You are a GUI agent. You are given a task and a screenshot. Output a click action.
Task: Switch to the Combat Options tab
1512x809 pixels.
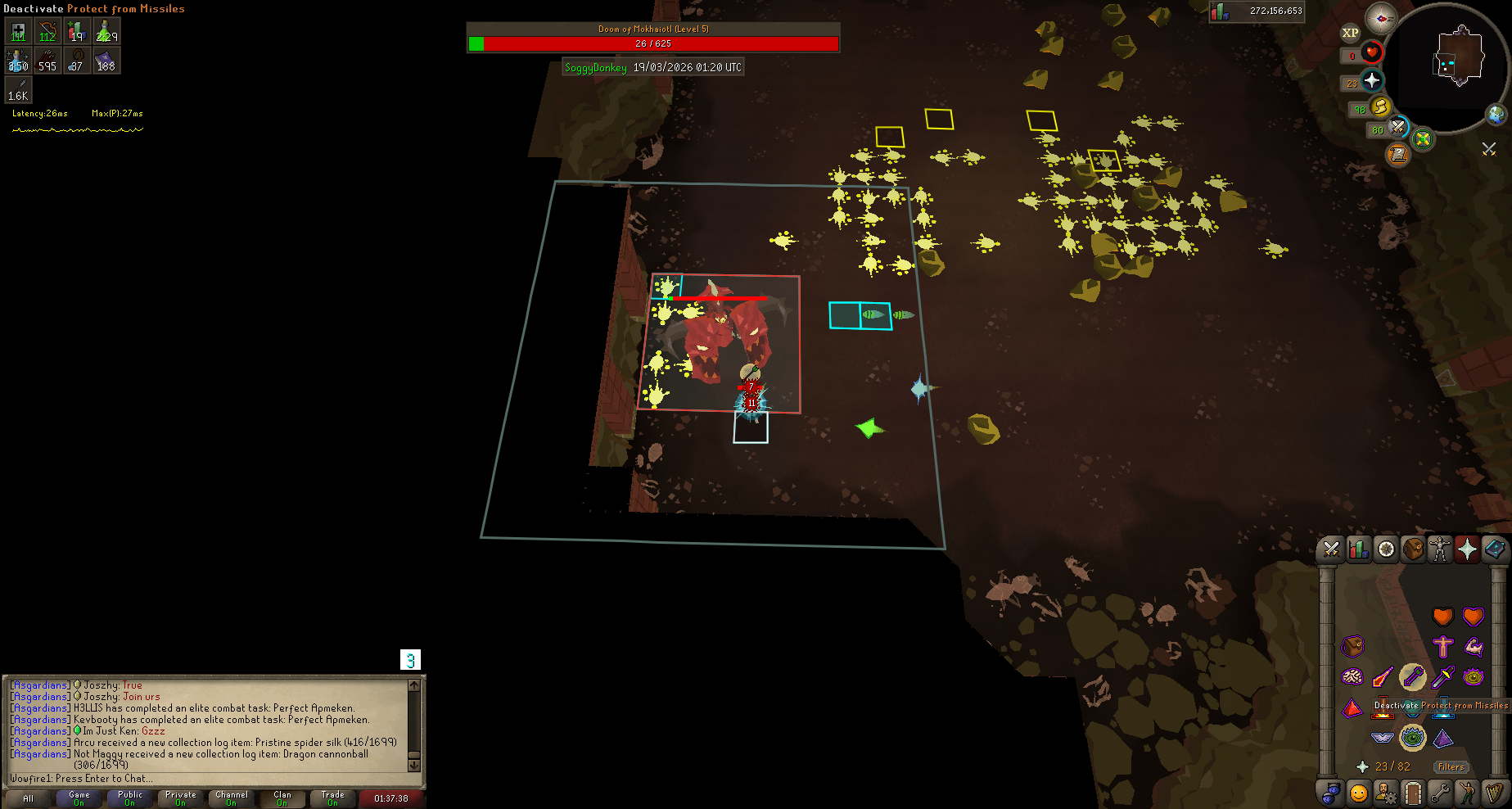[x=1331, y=549]
